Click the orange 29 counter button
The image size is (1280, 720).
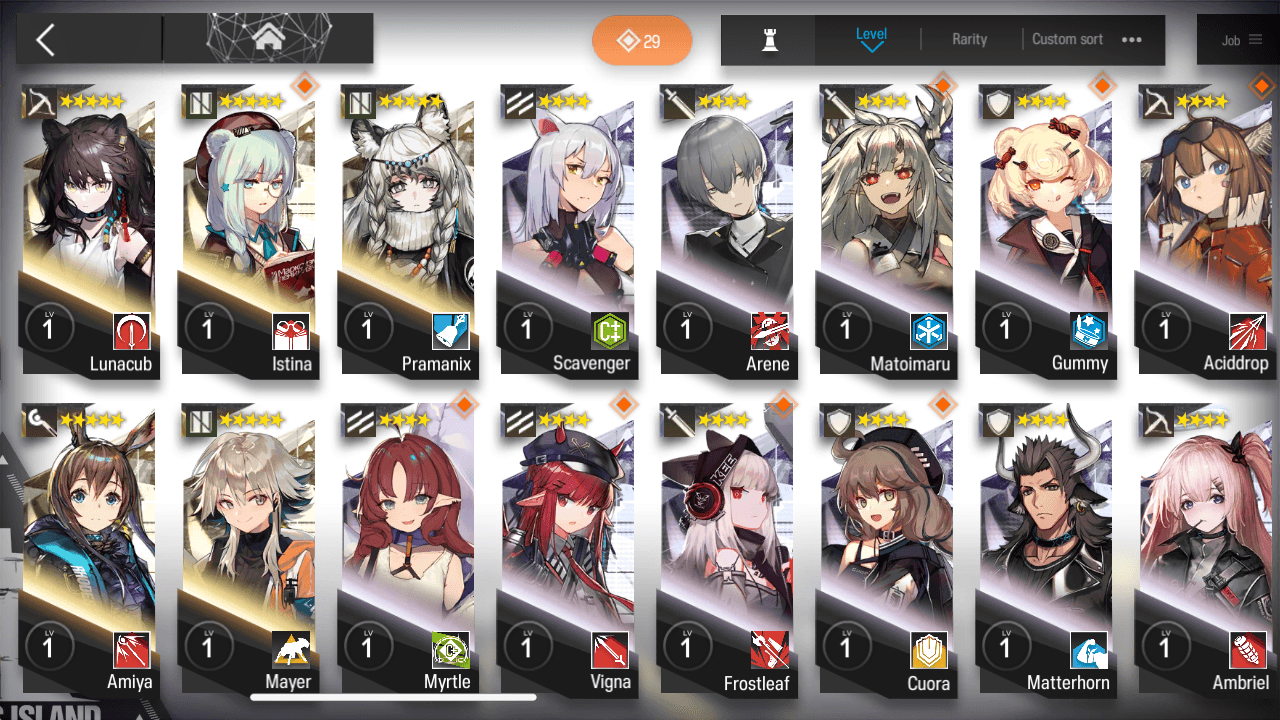coord(642,41)
